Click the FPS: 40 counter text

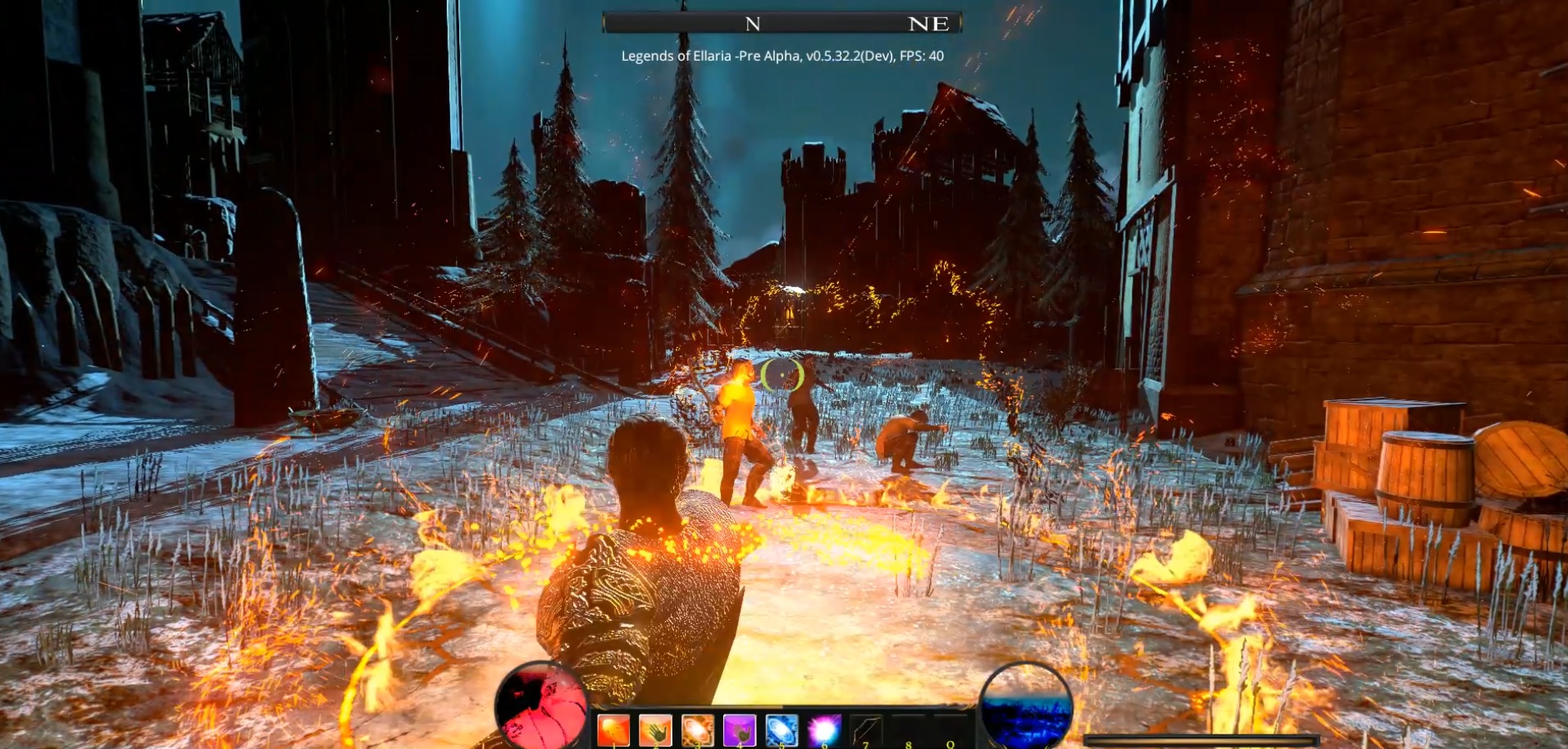923,57
